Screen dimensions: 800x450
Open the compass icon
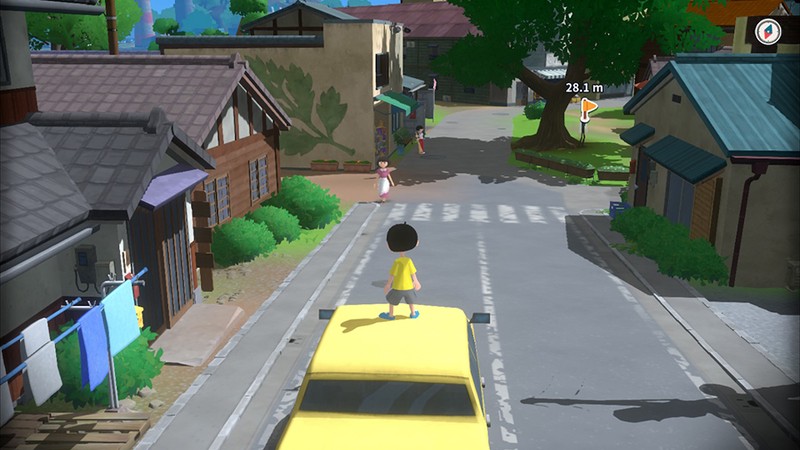pos(768,31)
